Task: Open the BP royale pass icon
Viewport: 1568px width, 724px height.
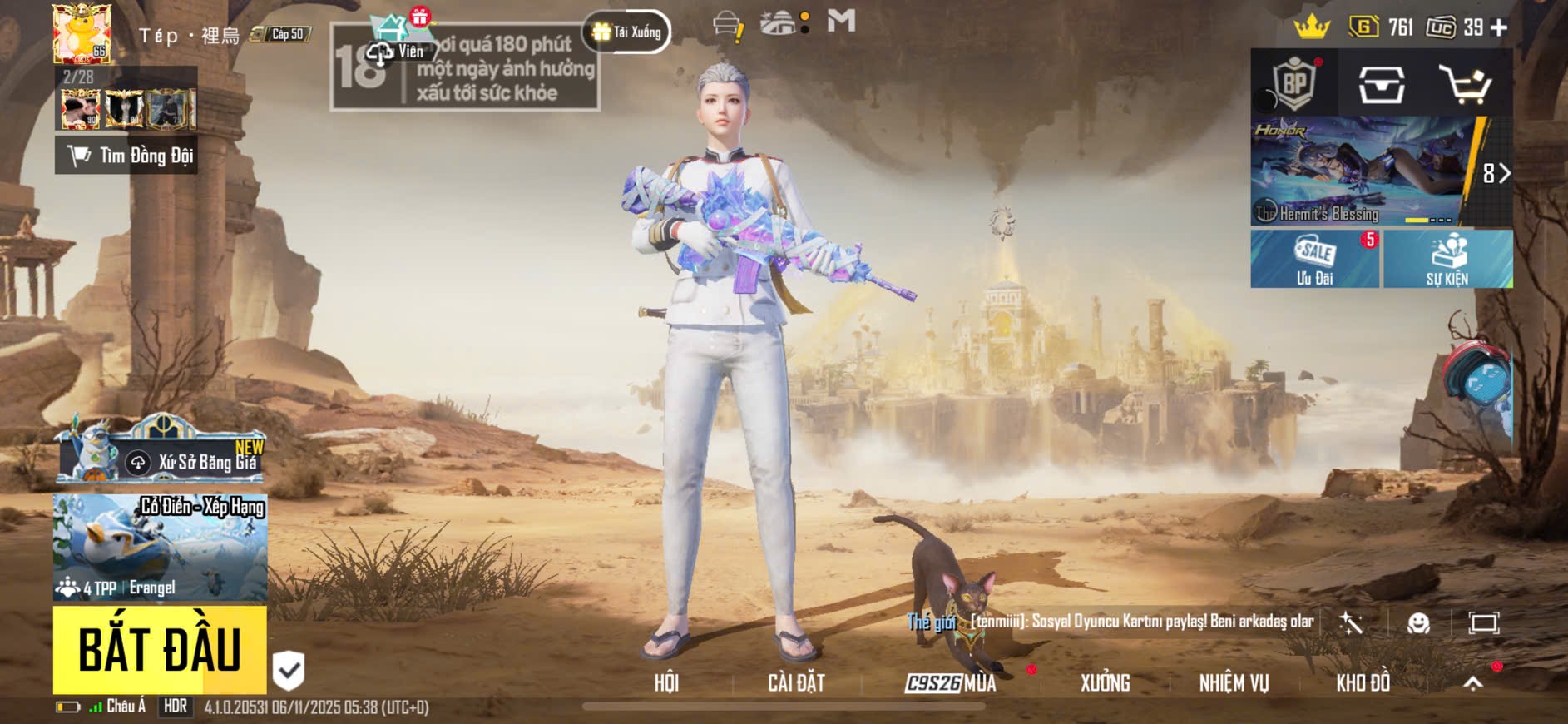Action: coord(1294,83)
